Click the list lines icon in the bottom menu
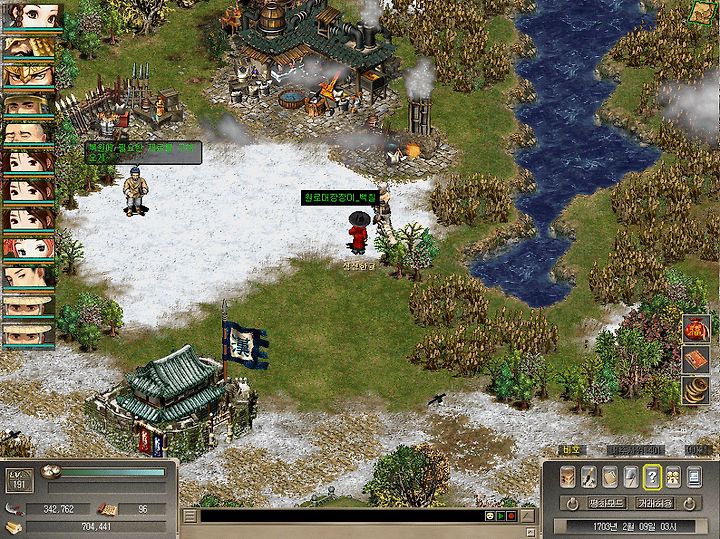720x539 pixels. click(x=693, y=477)
